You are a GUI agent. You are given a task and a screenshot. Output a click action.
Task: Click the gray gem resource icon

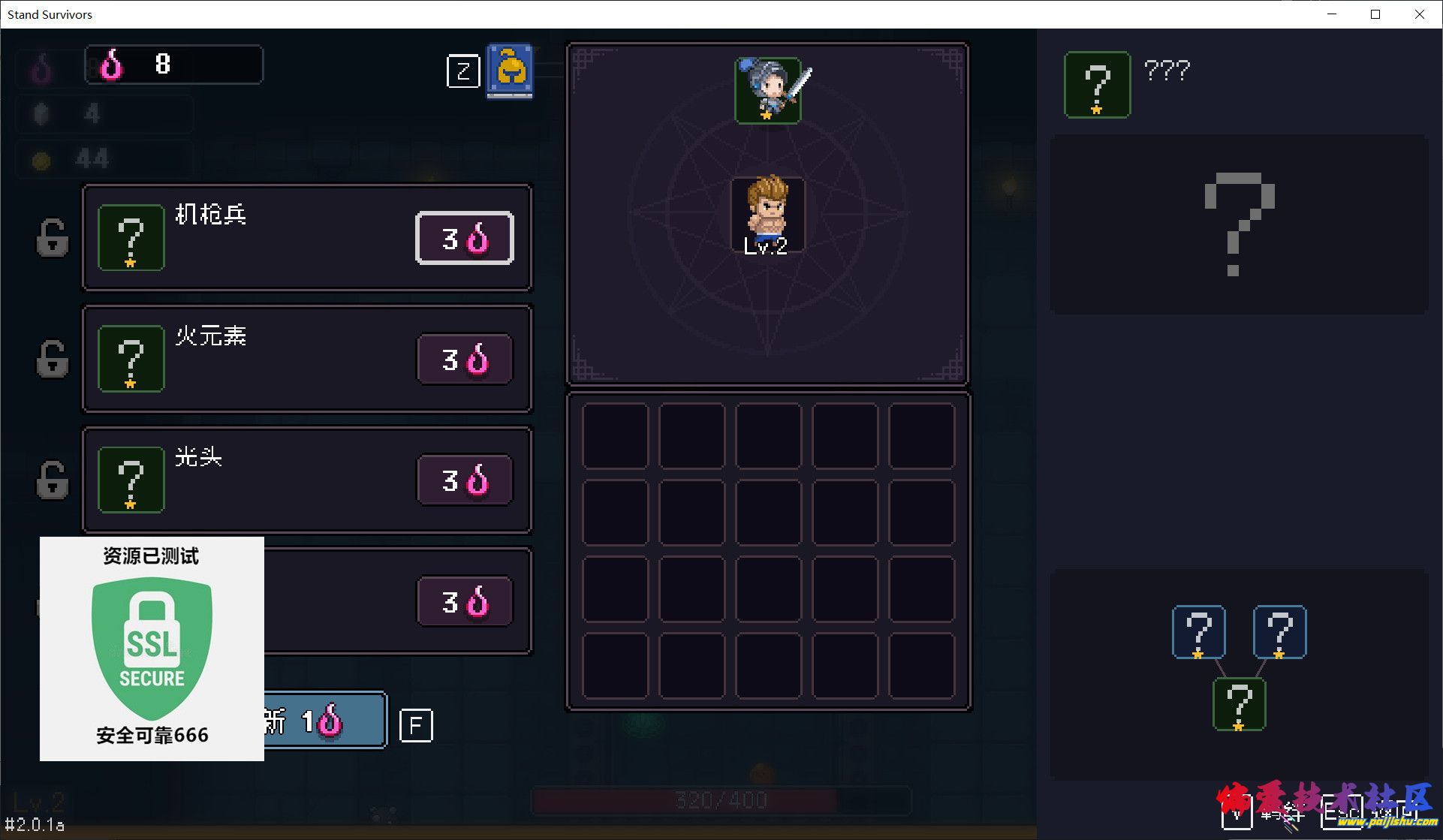pyautogui.click(x=41, y=113)
